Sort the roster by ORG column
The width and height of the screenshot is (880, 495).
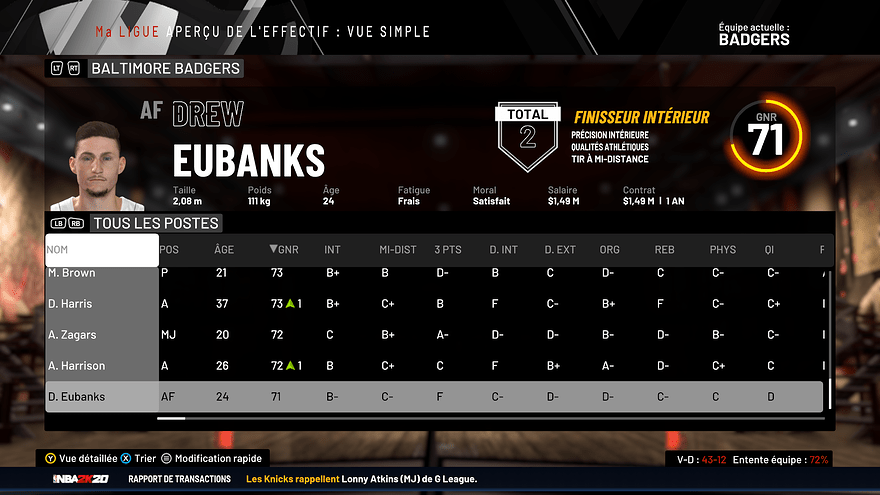[609, 249]
